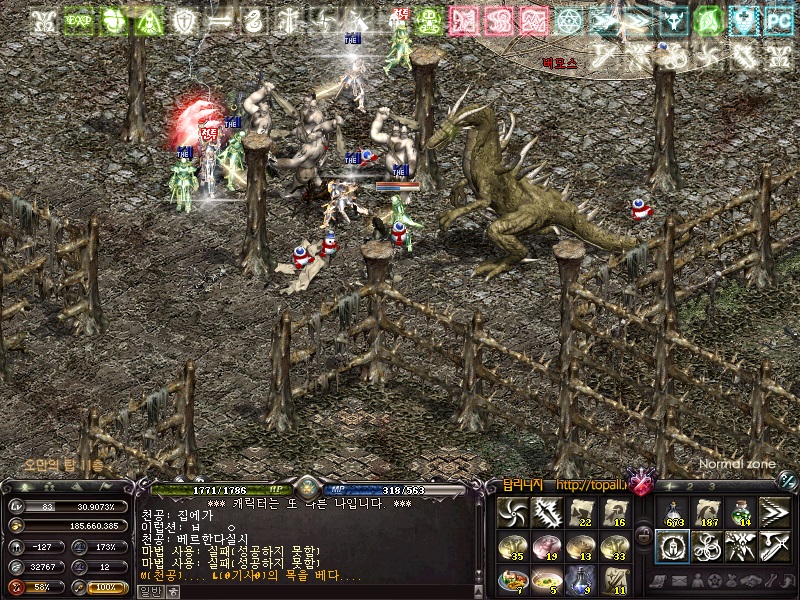Eat the salad dish with count 7
The height and width of the screenshot is (600, 800).
[x=512, y=580]
